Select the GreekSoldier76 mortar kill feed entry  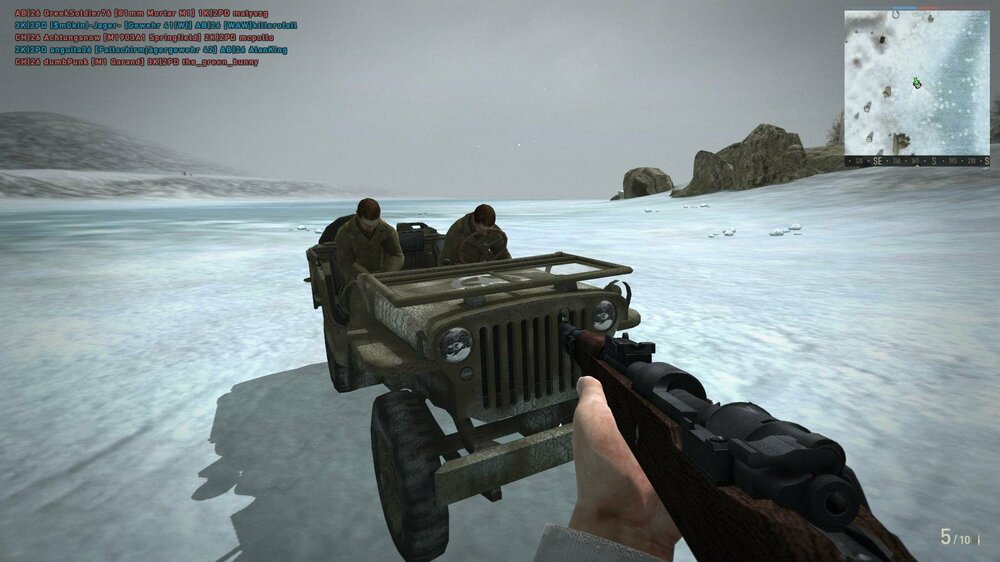(141, 13)
